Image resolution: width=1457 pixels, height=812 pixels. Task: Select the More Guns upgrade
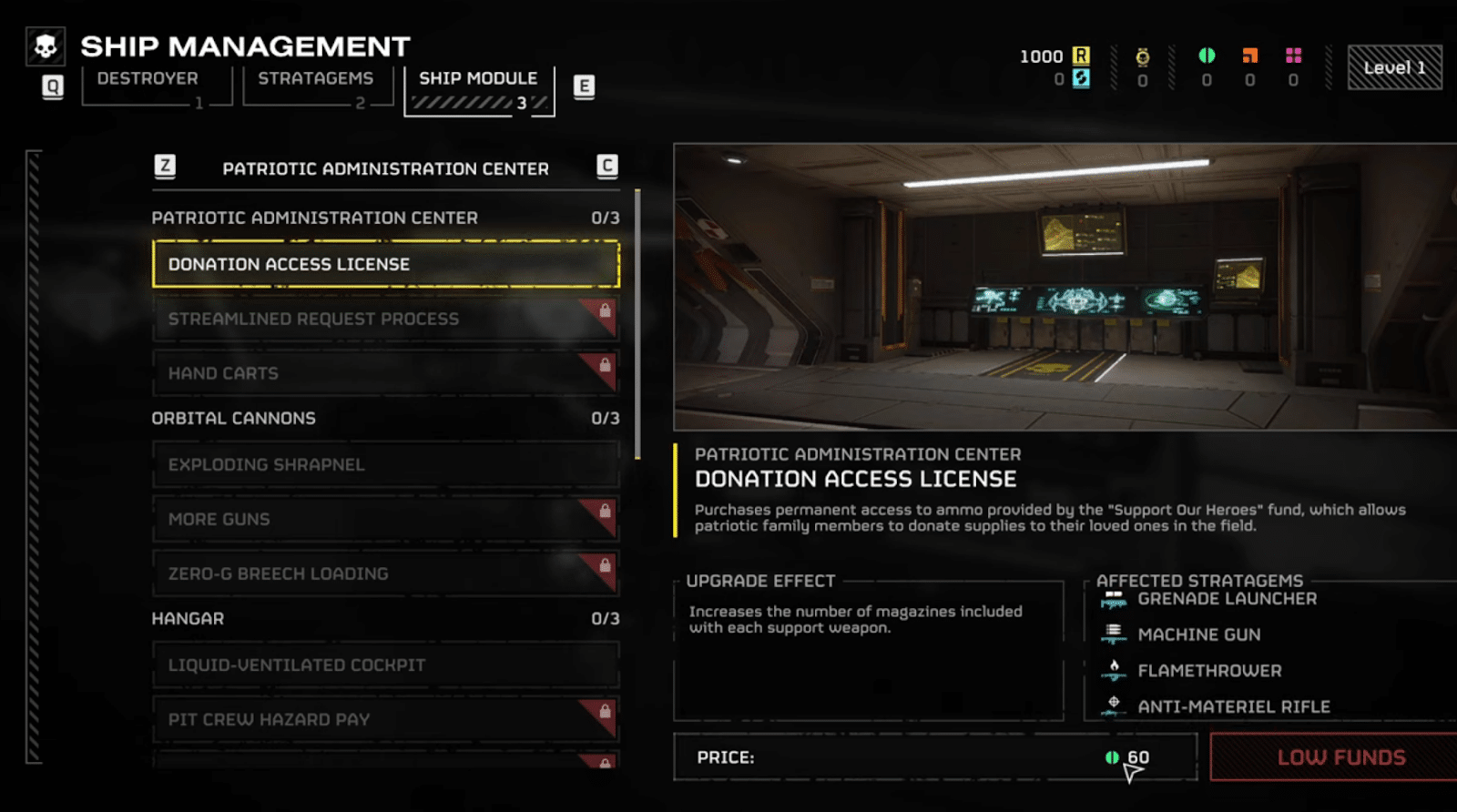click(385, 519)
